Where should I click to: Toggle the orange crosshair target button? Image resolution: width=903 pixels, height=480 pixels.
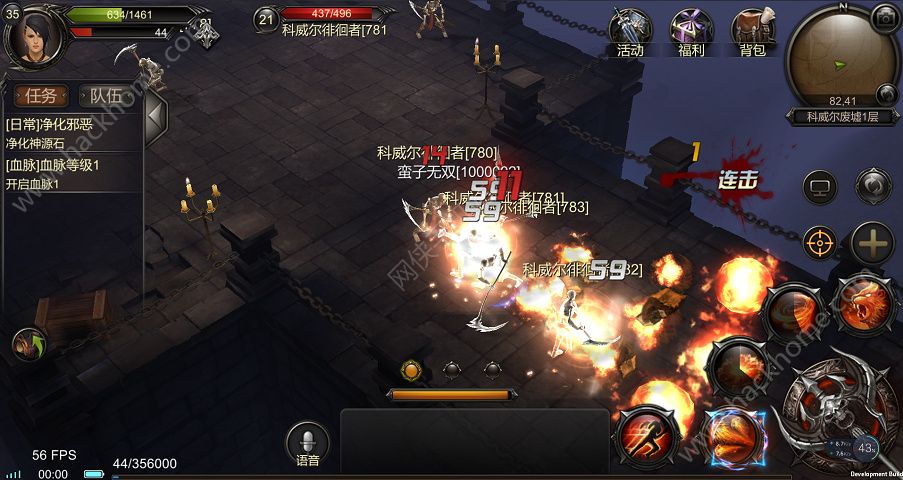(x=820, y=241)
